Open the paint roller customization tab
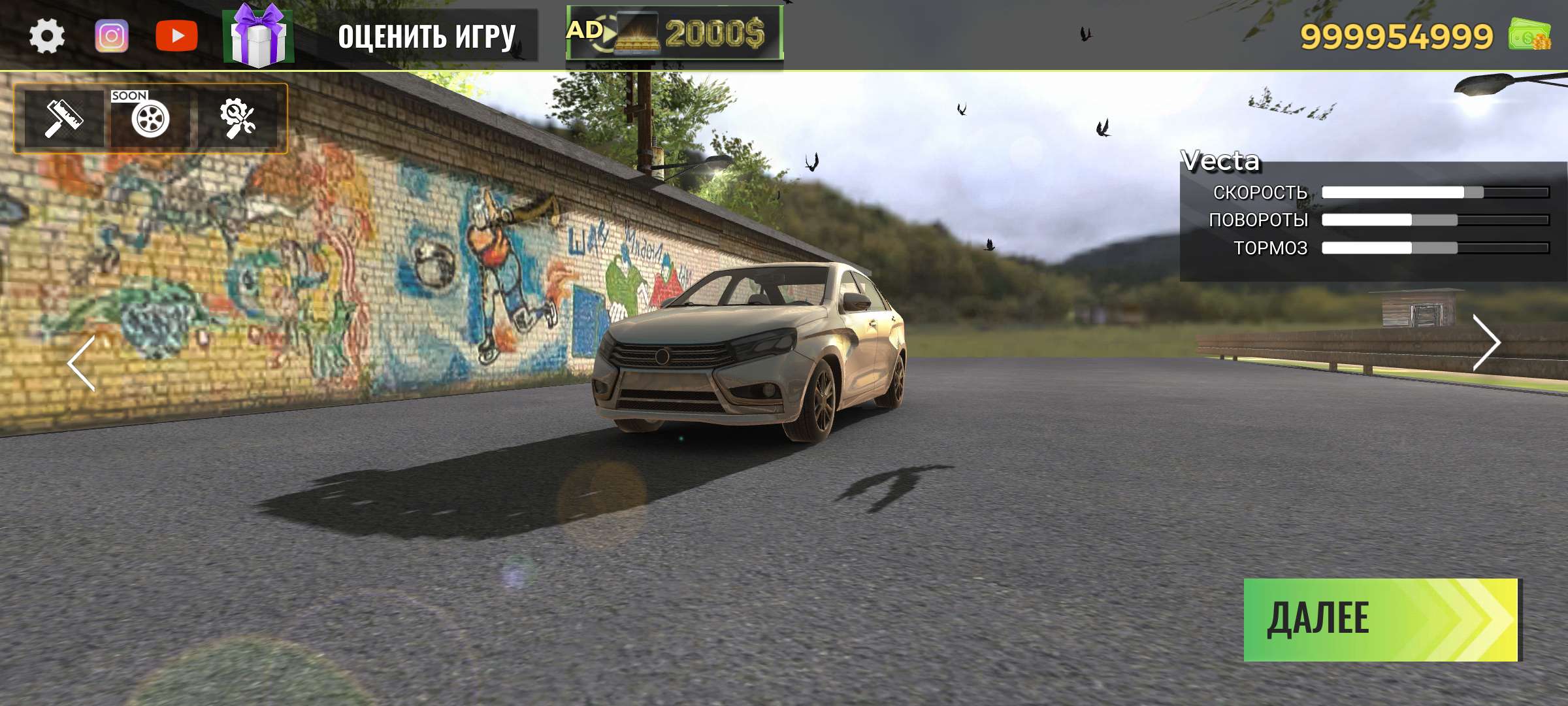1568x706 pixels. click(x=63, y=118)
